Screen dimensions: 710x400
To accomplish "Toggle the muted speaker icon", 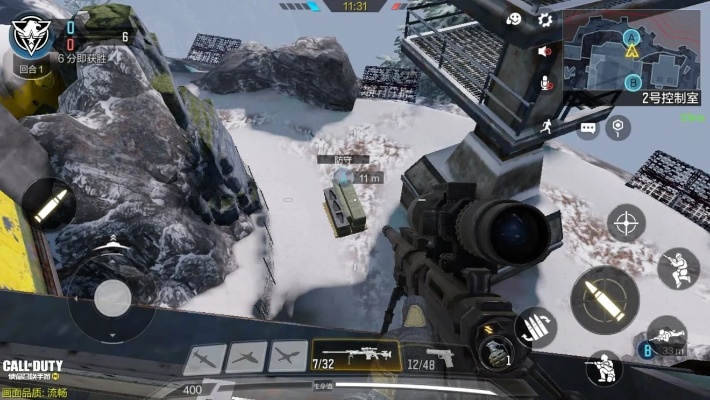I will tap(545, 51).
